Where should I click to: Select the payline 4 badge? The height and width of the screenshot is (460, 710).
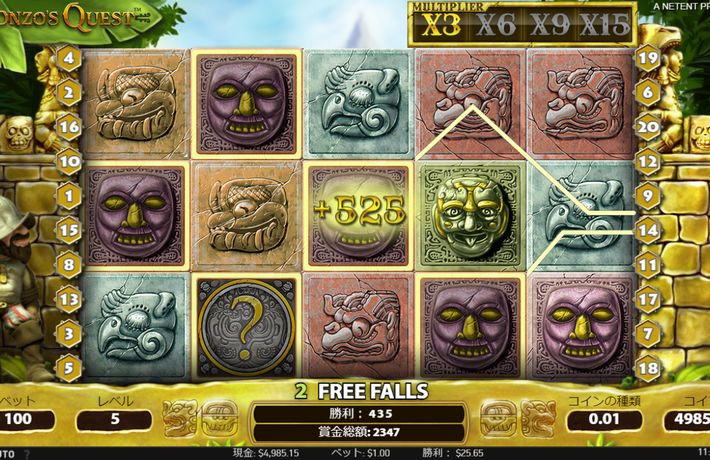click(70, 58)
